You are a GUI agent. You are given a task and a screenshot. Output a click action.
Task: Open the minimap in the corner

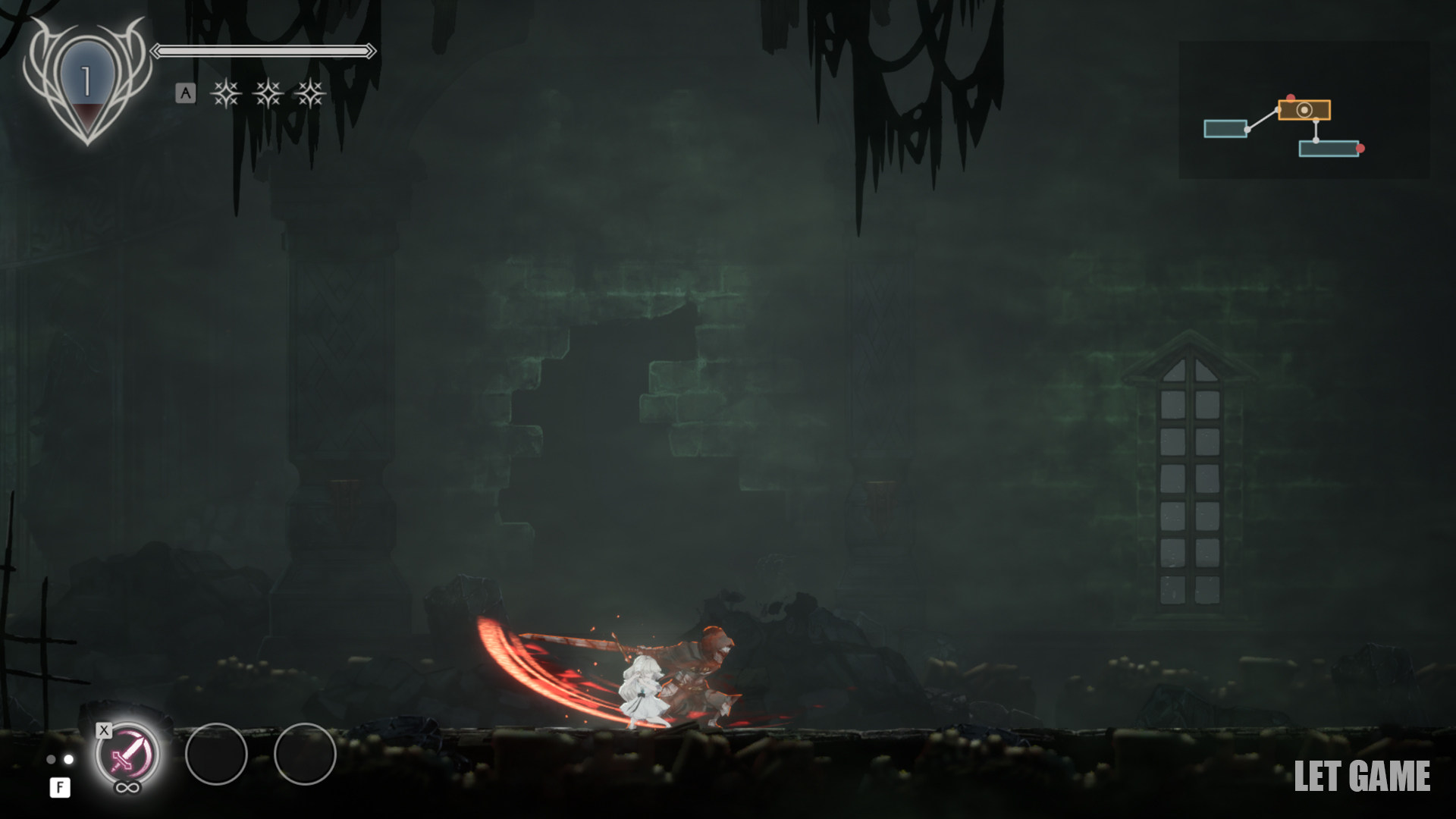(1303, 110)
